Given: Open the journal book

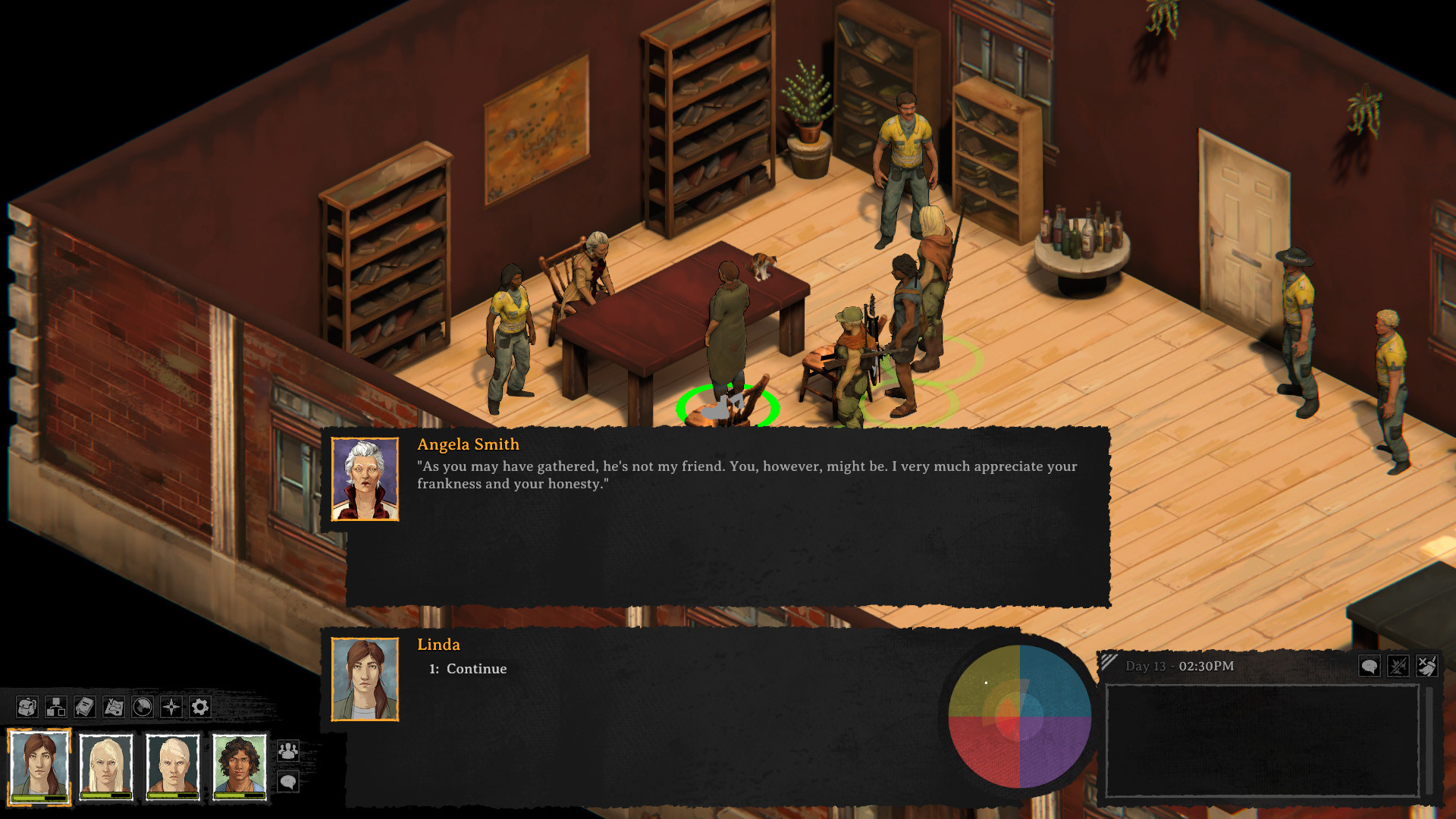Looking at the screenshot, I should tap(83, 706).
